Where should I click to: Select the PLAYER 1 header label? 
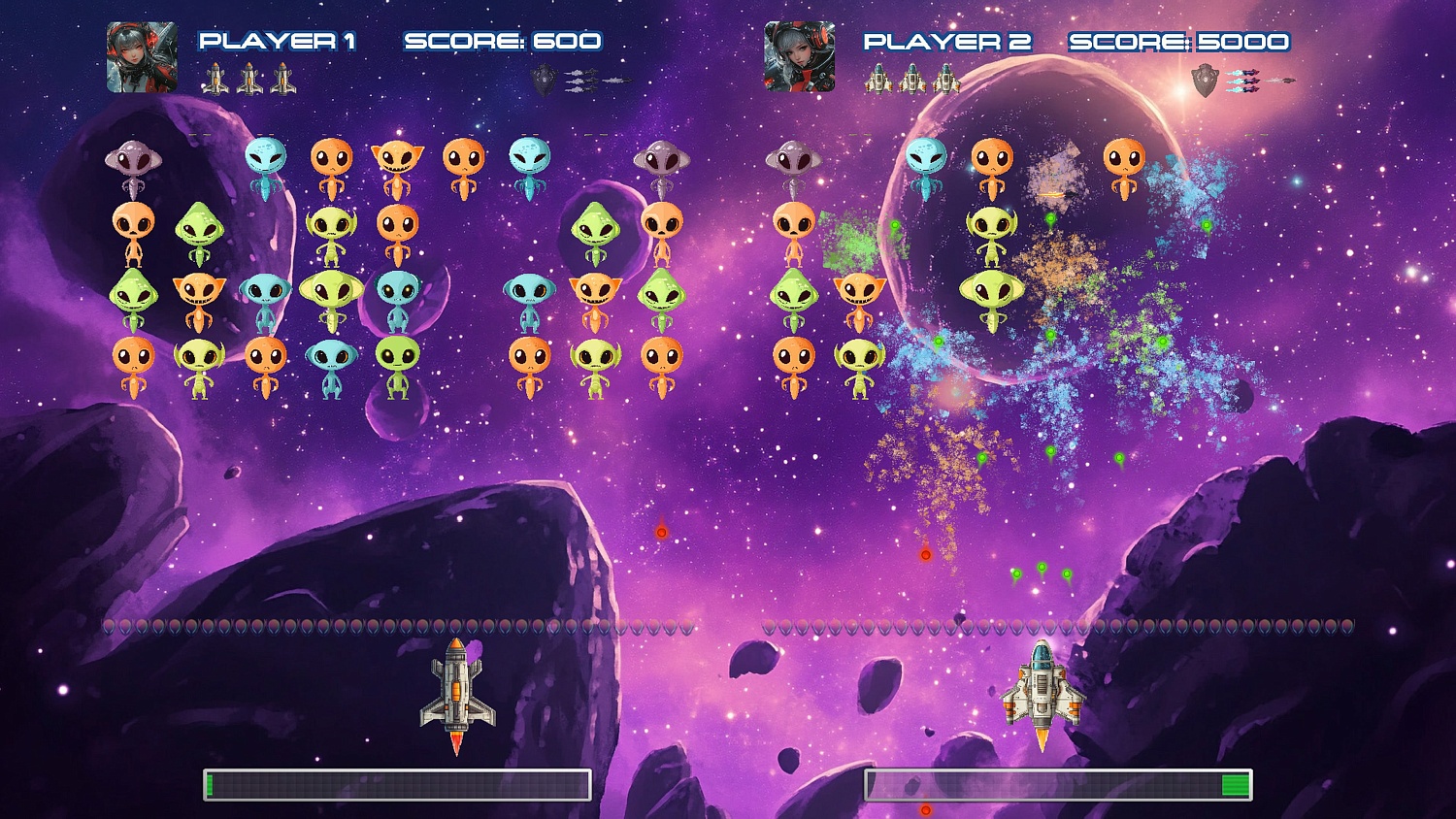(x=278, y=41)
